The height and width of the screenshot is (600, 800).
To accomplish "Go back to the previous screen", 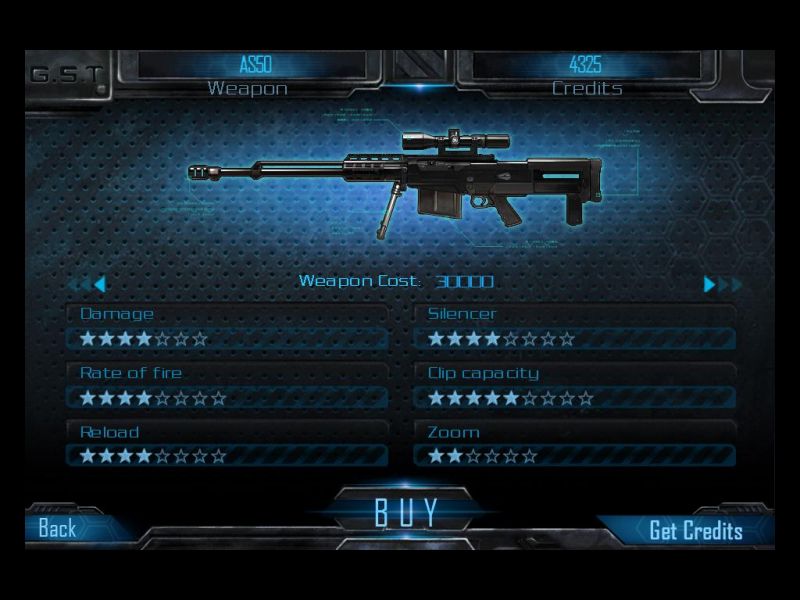I will click(x=58, y=528).
